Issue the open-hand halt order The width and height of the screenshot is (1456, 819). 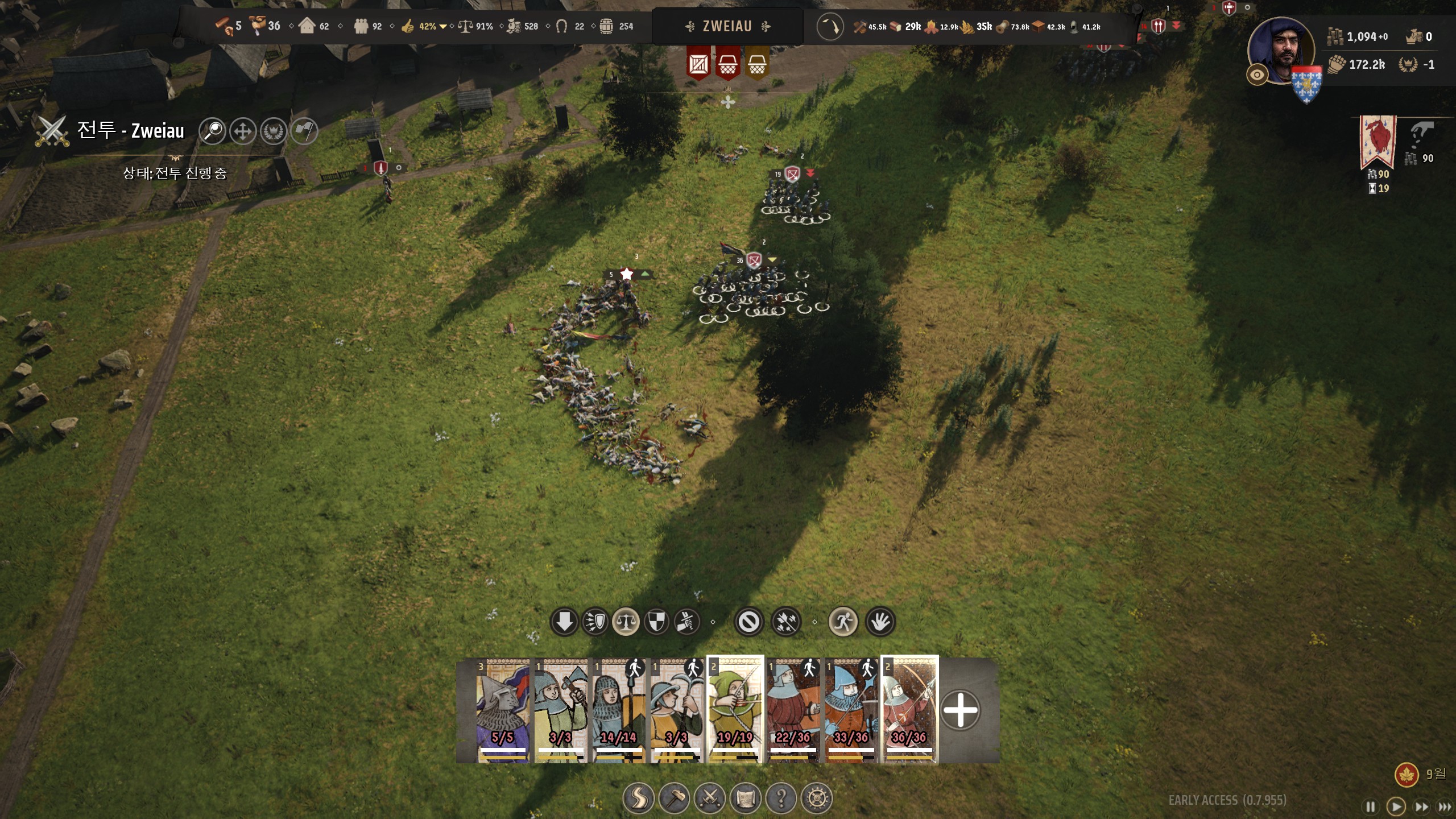[880, 622]
